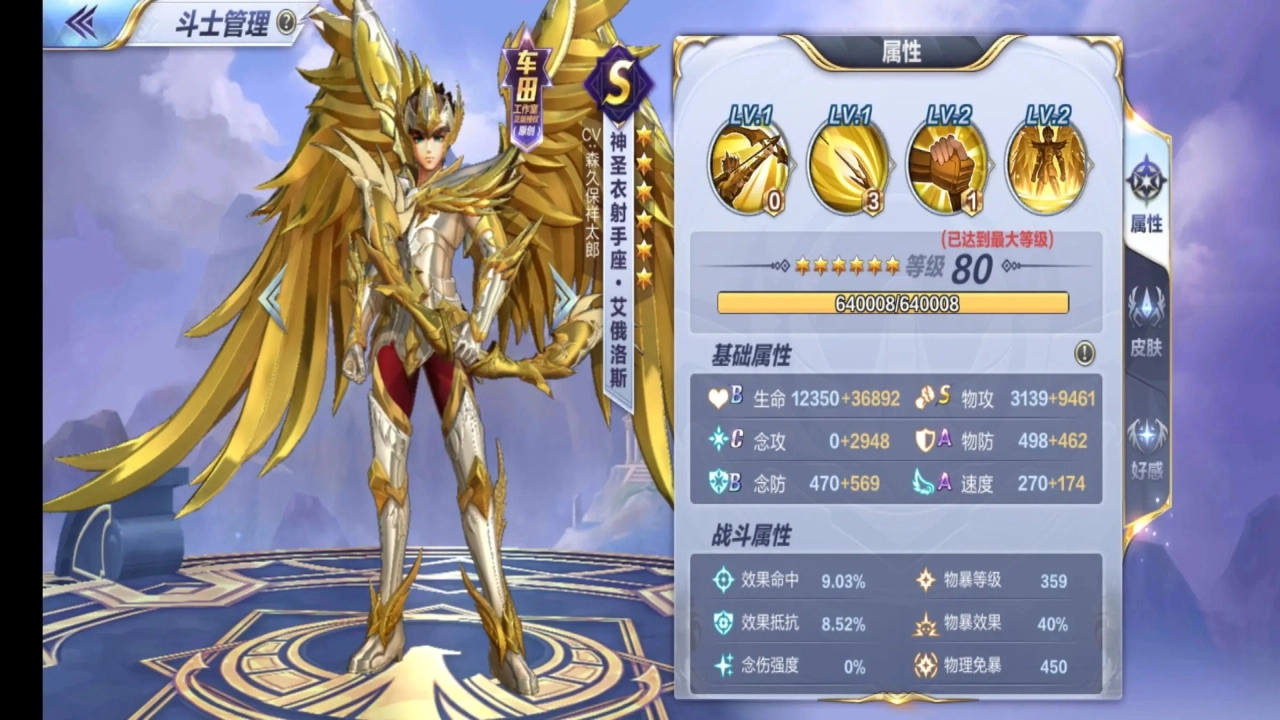Click the 640008/640008 experience bar
Screen dimensions: 1280x720
pyautogui.click(x=891, y=303)
